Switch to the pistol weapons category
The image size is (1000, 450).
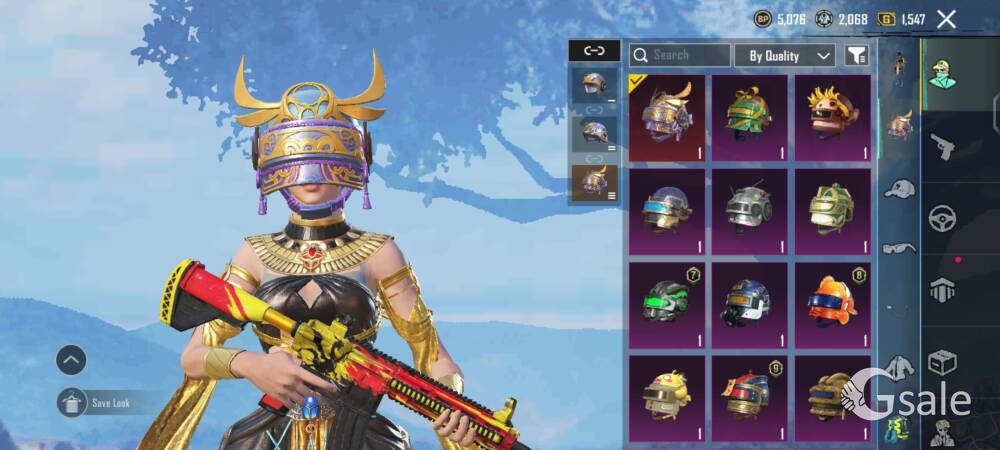[942, 147]
